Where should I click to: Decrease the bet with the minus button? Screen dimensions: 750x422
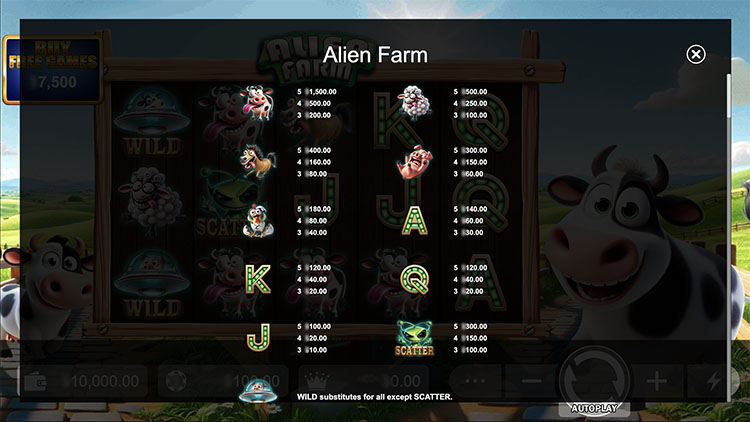532,381
